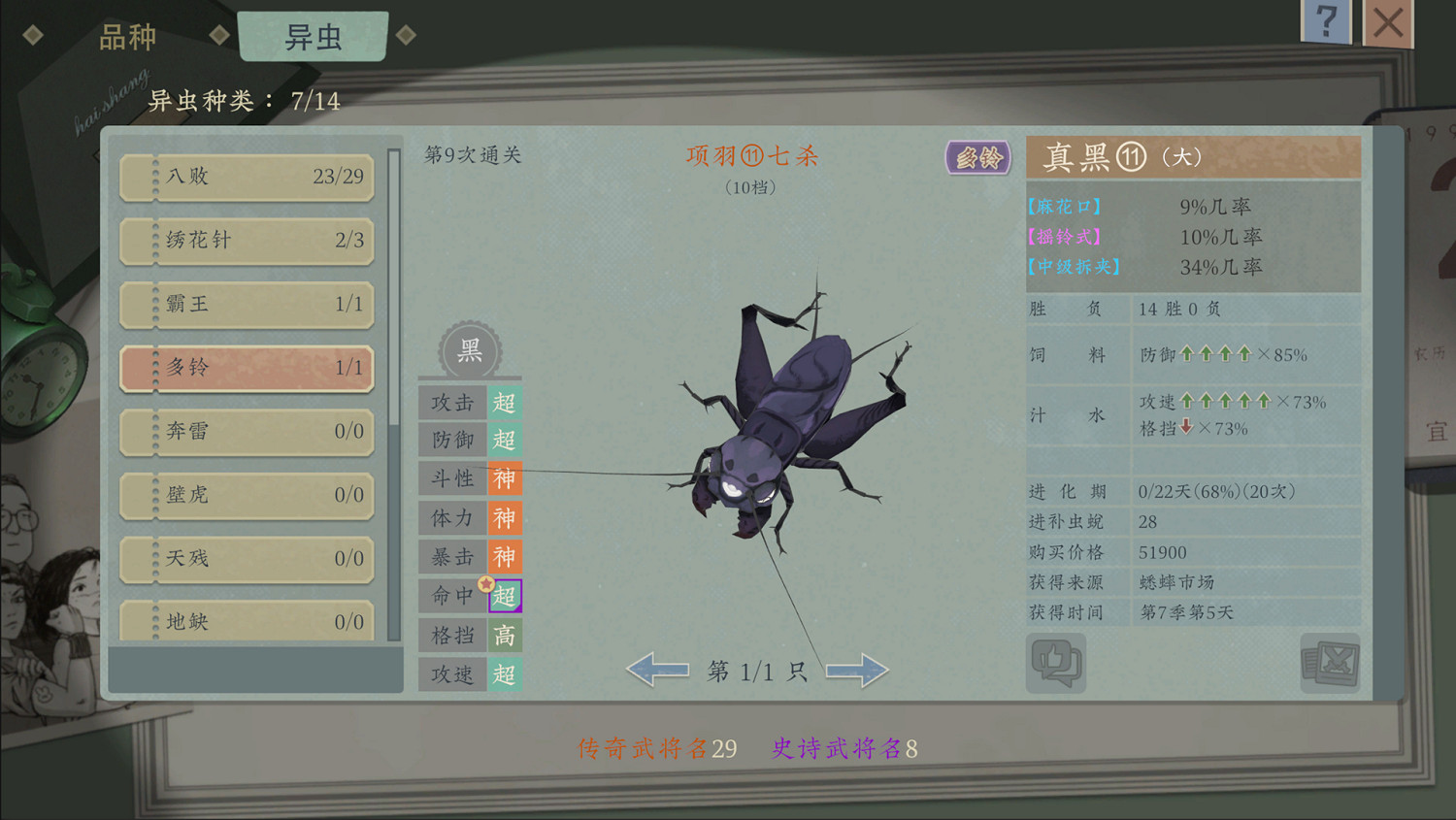1456x820 pixels.
Task: Select the 绣花针 species entry
Action: 246,241
